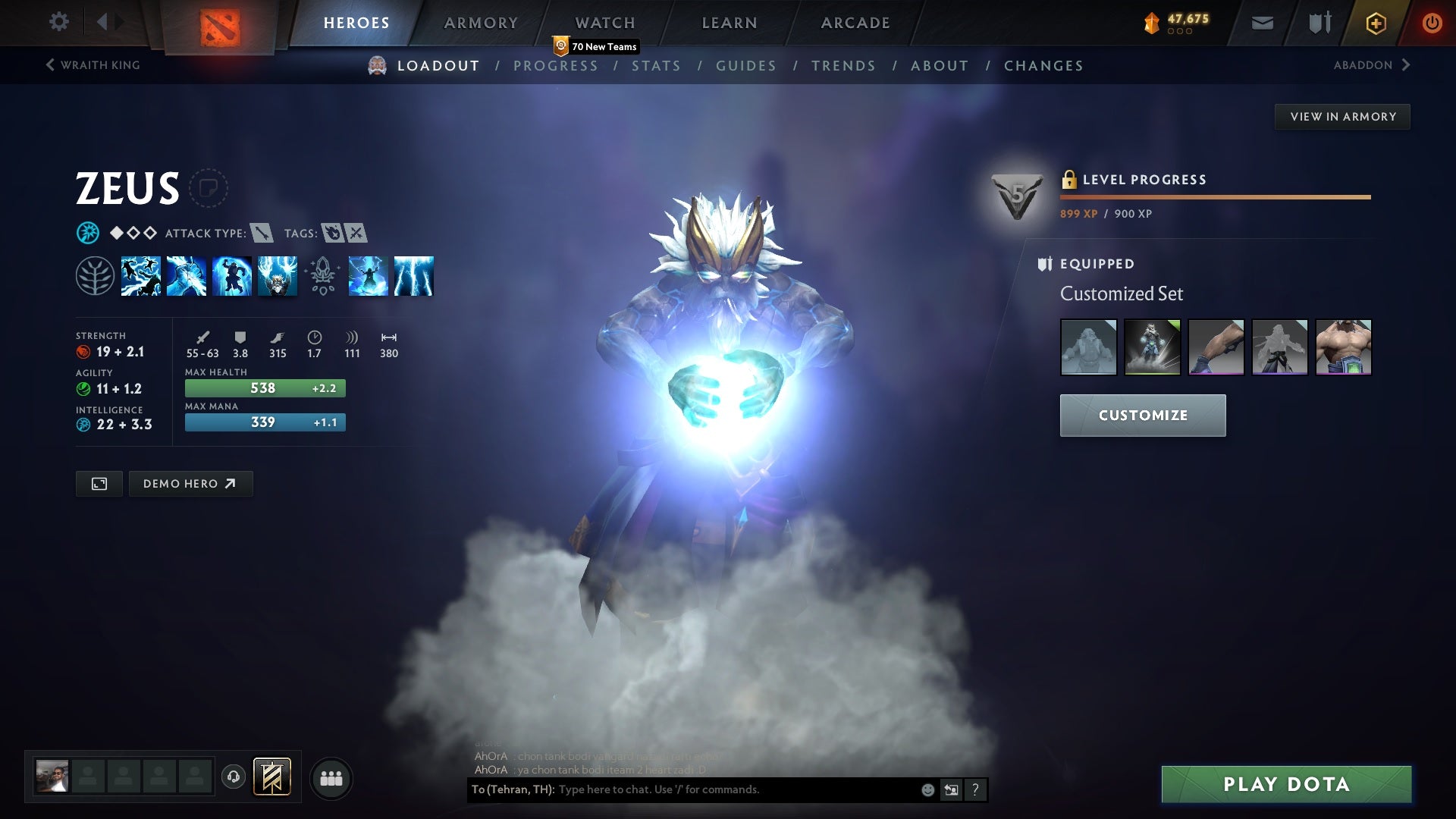Expand the previous hero arrow for Wraith King
This screenshot has height=819, width=1456.
point(50,64)
